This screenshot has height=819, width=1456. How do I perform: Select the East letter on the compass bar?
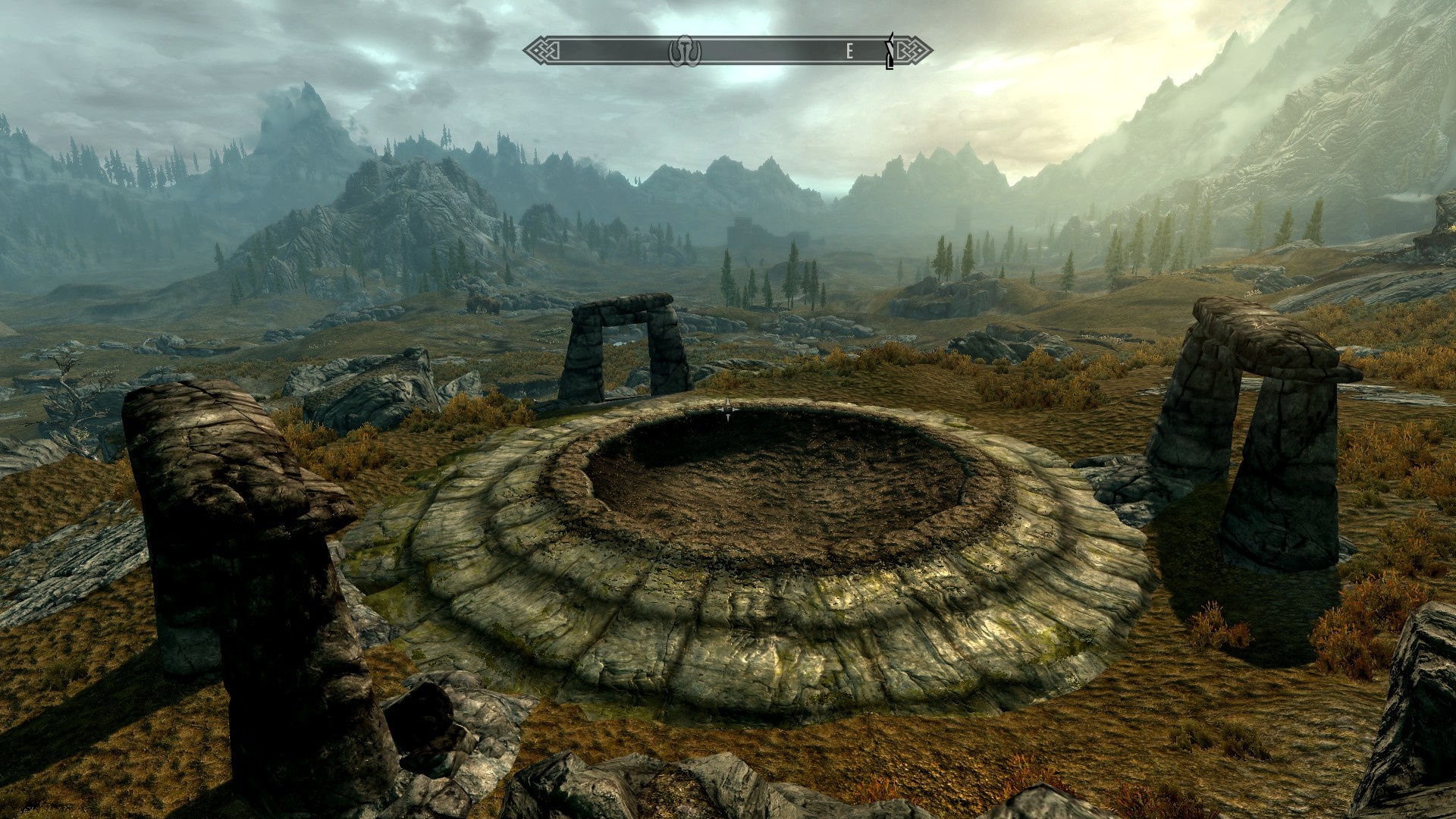850,52
